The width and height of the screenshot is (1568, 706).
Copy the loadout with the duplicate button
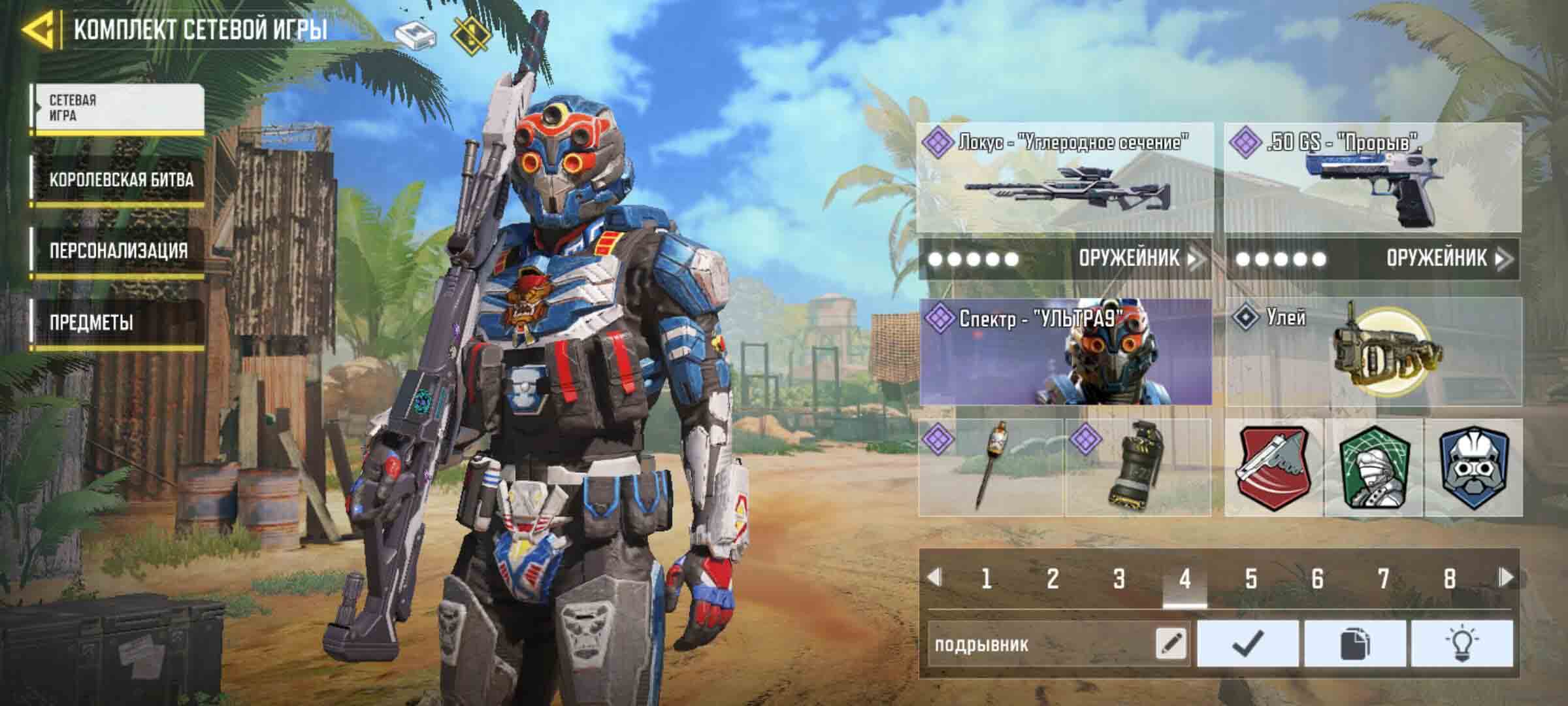coord(1354,644)
